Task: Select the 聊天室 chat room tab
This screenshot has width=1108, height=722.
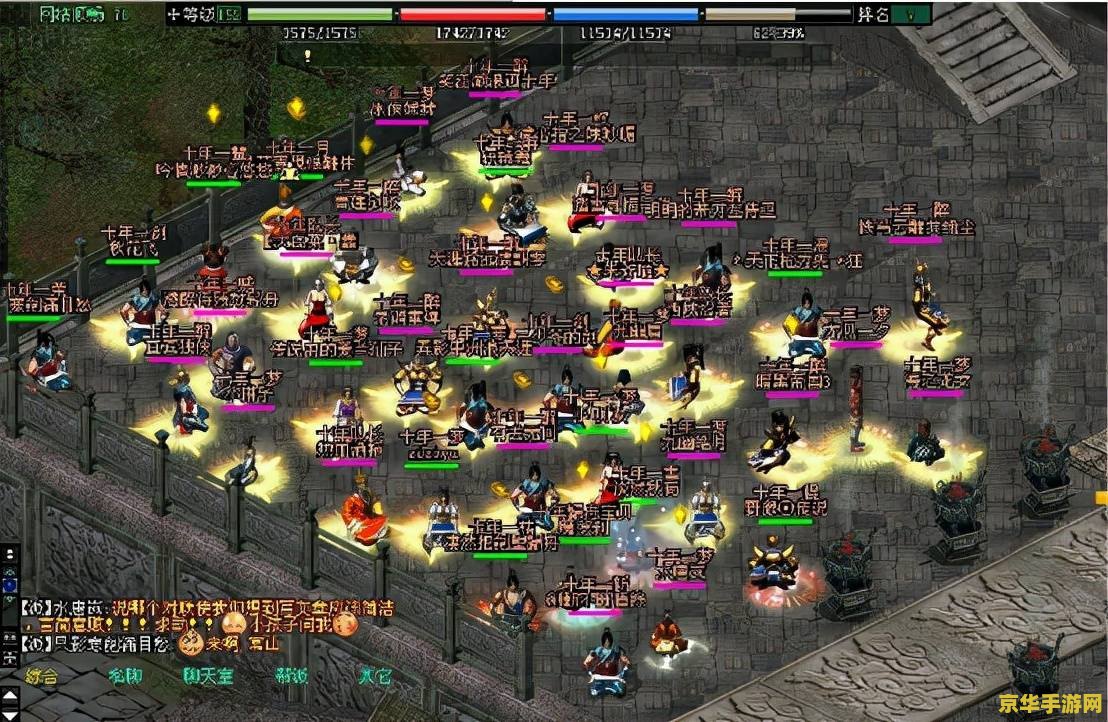Action: tap(208, 676)
